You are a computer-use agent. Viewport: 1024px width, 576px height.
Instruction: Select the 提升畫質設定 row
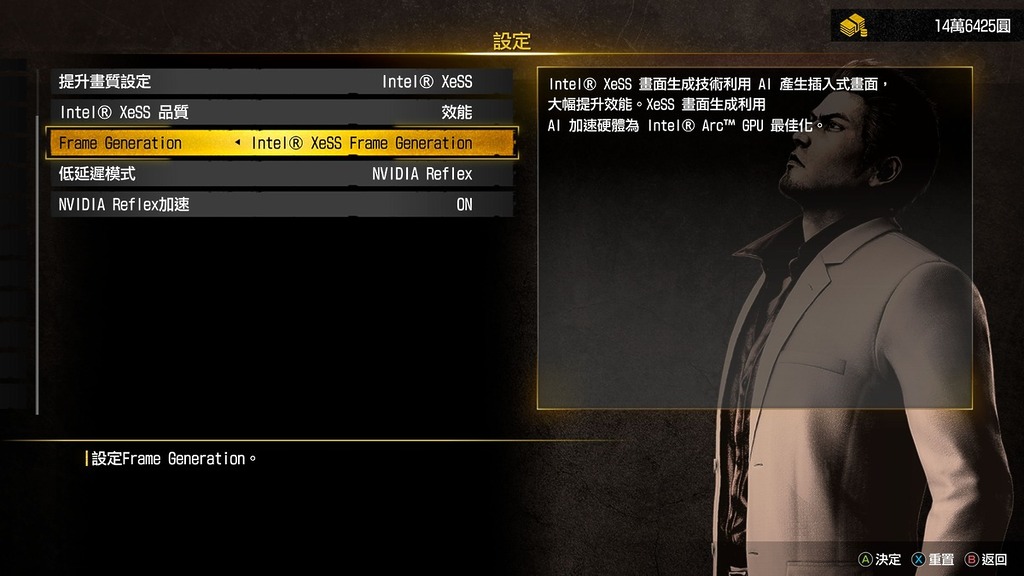pyautogui.click(x=281, y=82)
